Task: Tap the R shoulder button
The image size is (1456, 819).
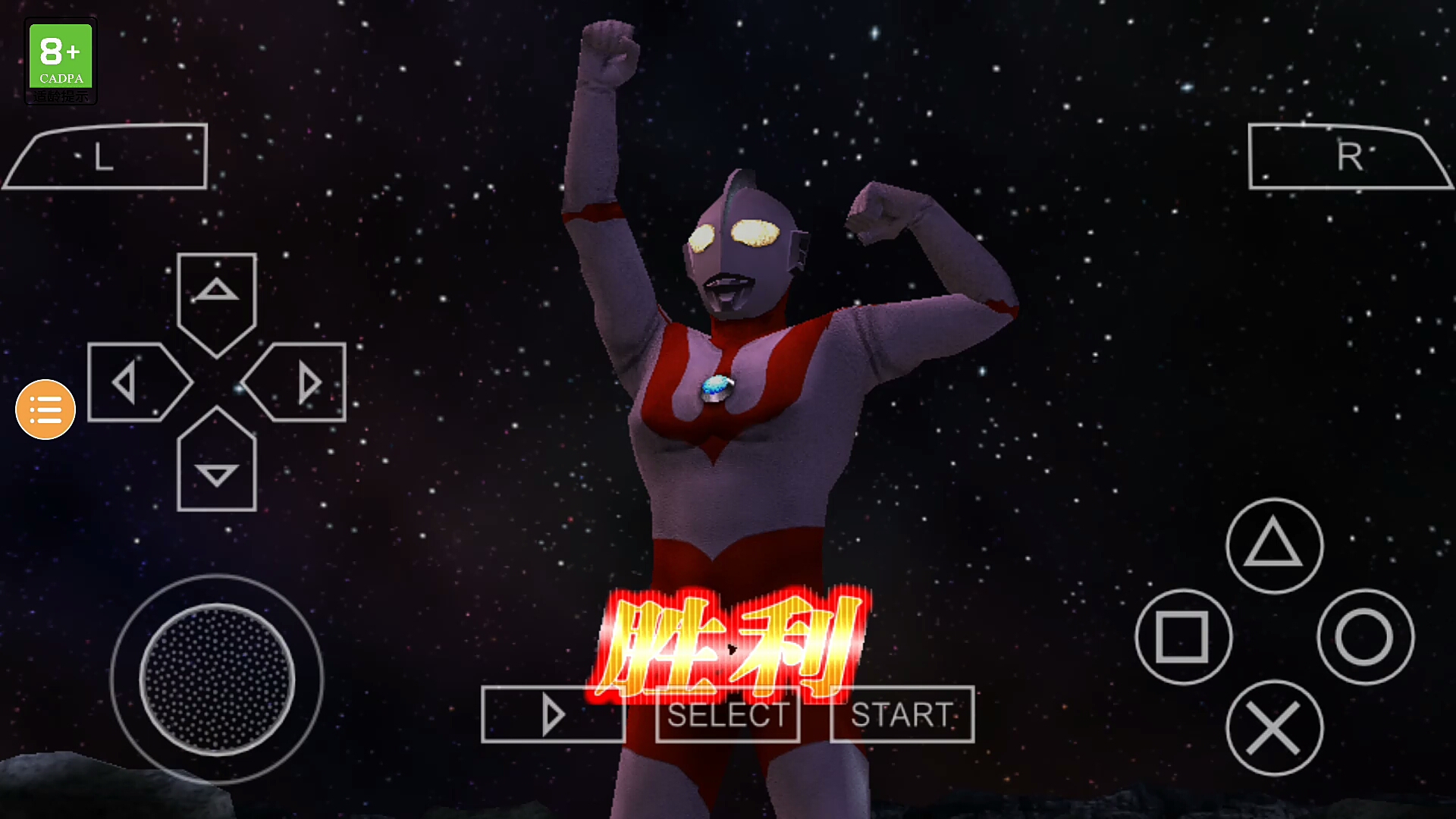Action: point(1350,157)
